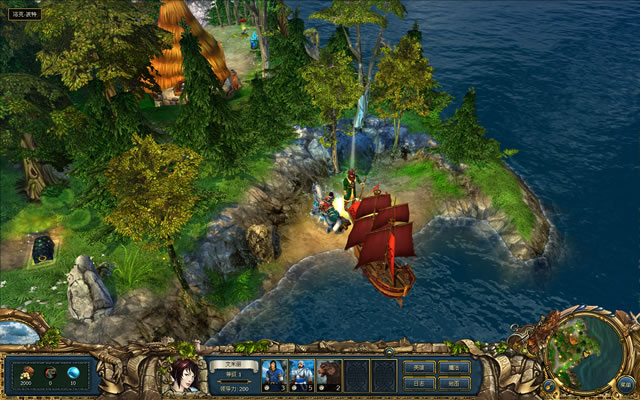Select the troop slot with count 5
This screenshot has width=640, height=400.
301,375
